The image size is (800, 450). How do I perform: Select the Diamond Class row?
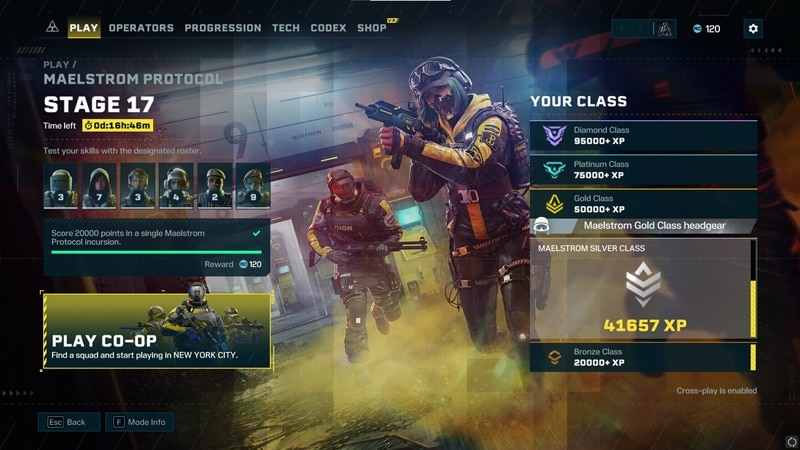[643, 136]
